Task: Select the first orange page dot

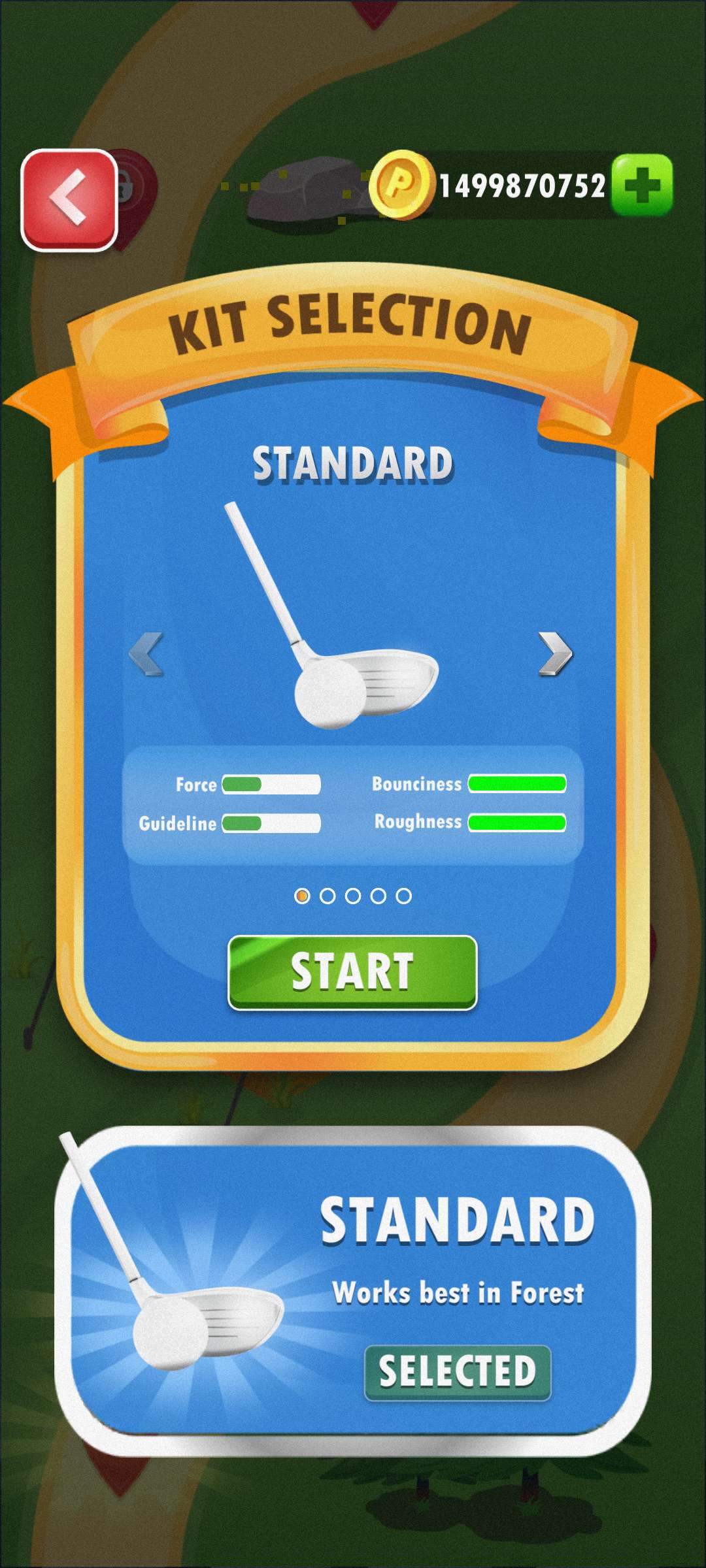Action: (302, 896)
